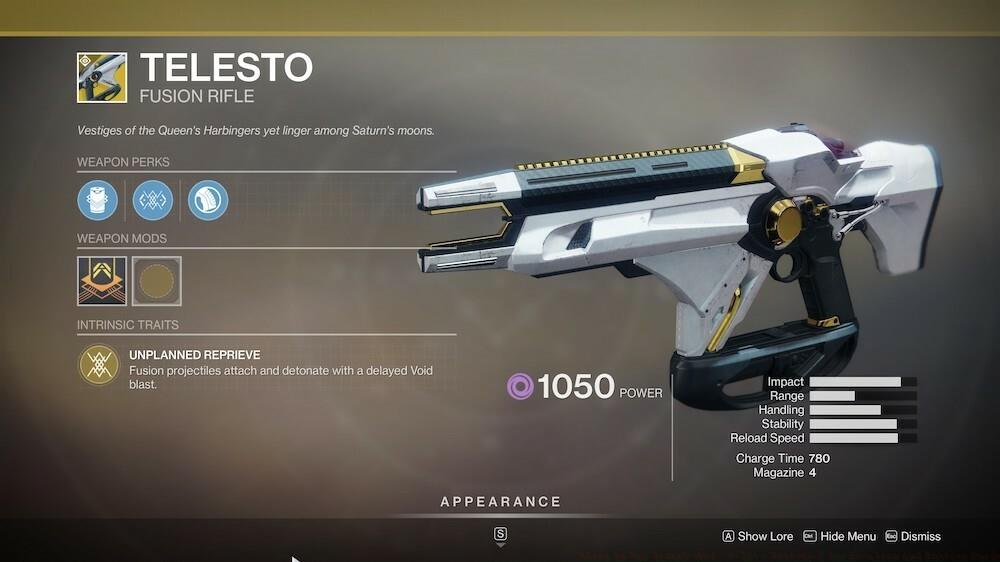Hide the menu overlay
The width and height of the screenshot is (1000, 562).
coord(840,537)
